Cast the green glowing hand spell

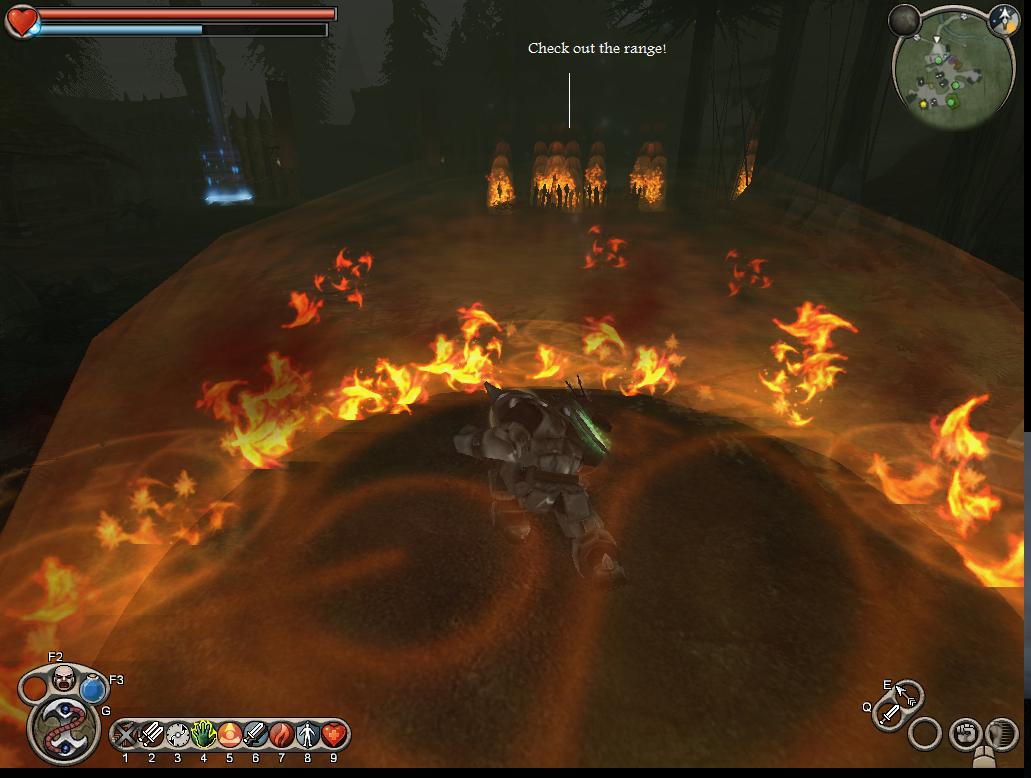(204, 736)
